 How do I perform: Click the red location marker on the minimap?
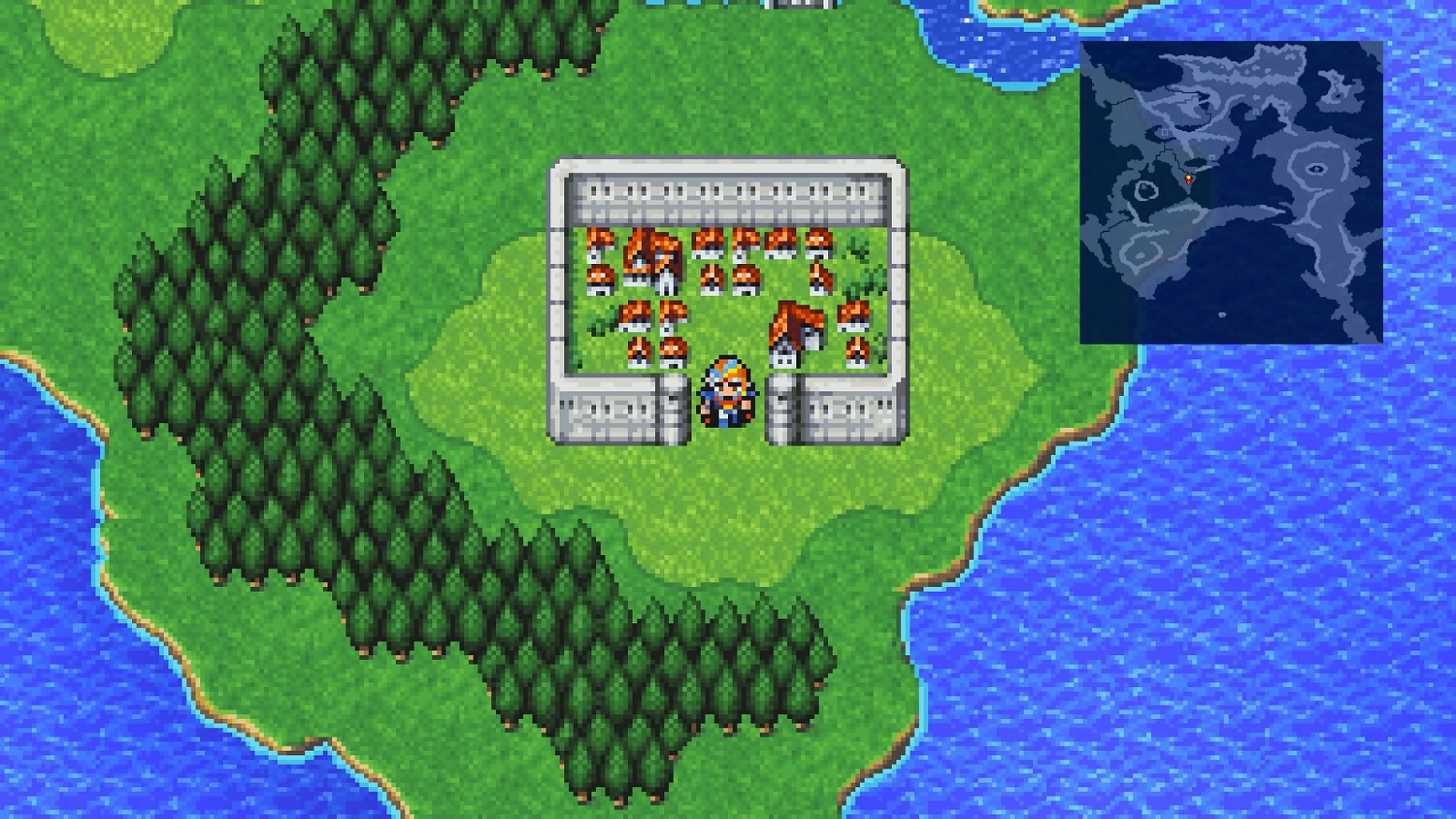(x=1188, y=179)
